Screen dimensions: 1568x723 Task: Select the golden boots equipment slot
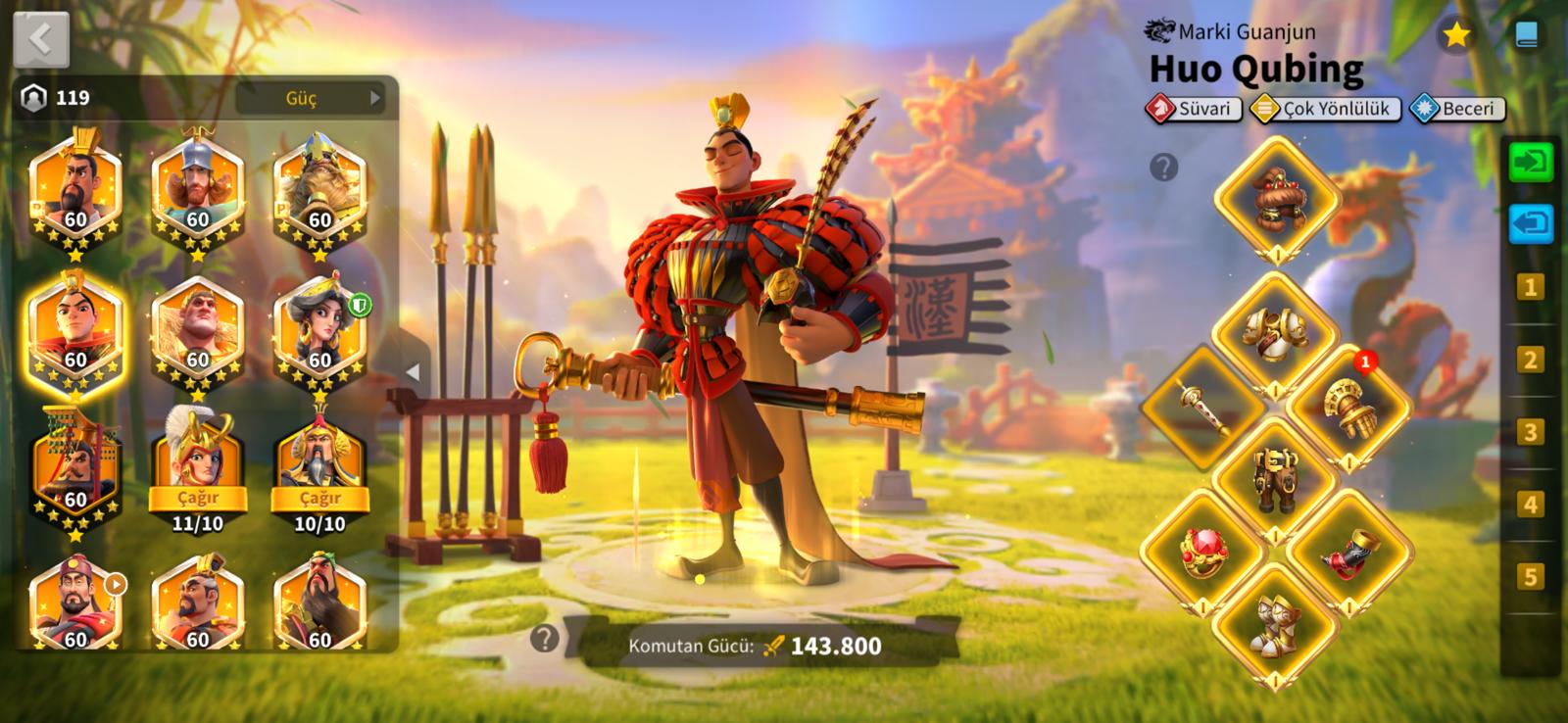1275,624
